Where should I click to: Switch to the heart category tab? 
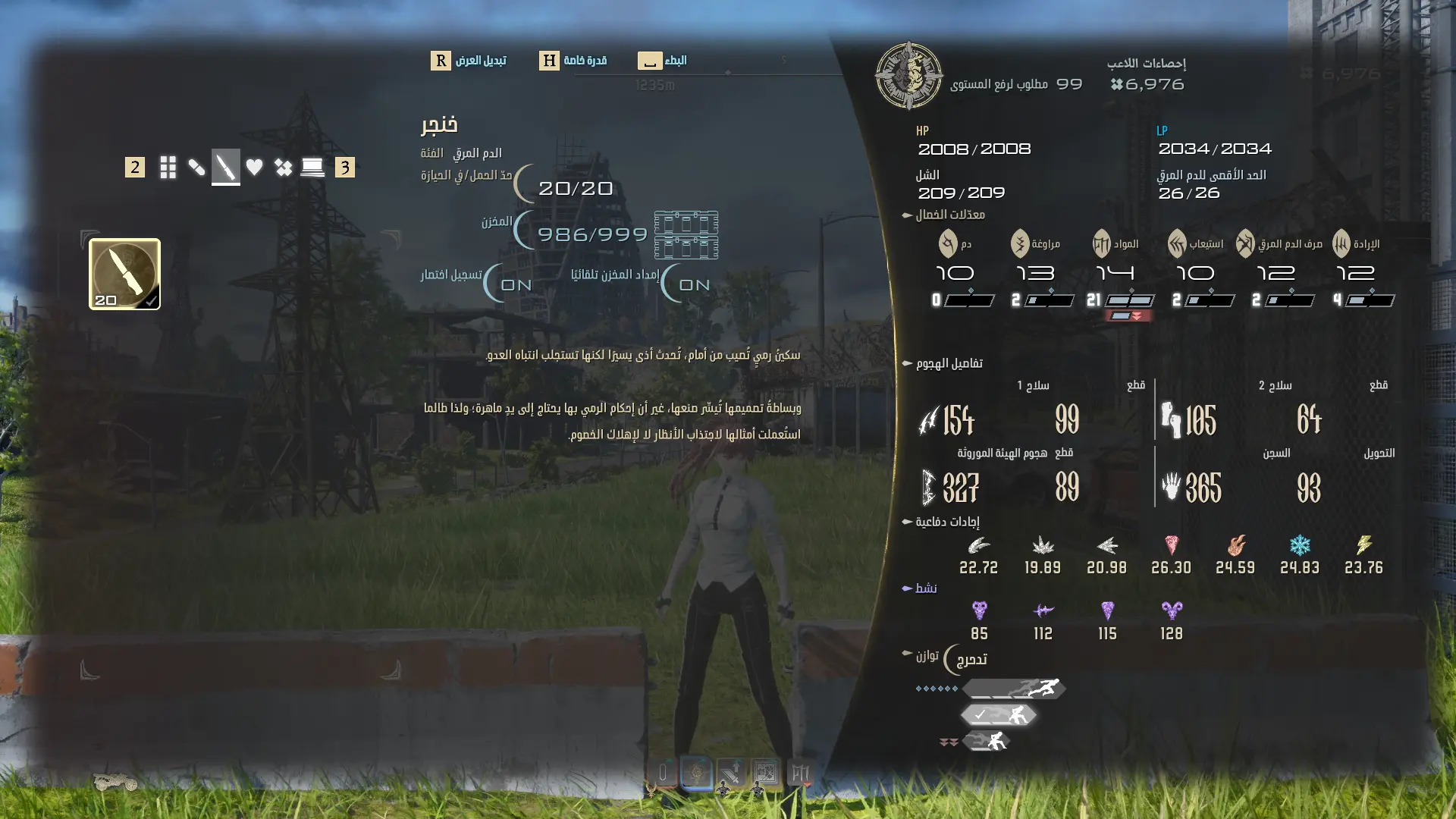pyautogui.click(x=254, y=167)
